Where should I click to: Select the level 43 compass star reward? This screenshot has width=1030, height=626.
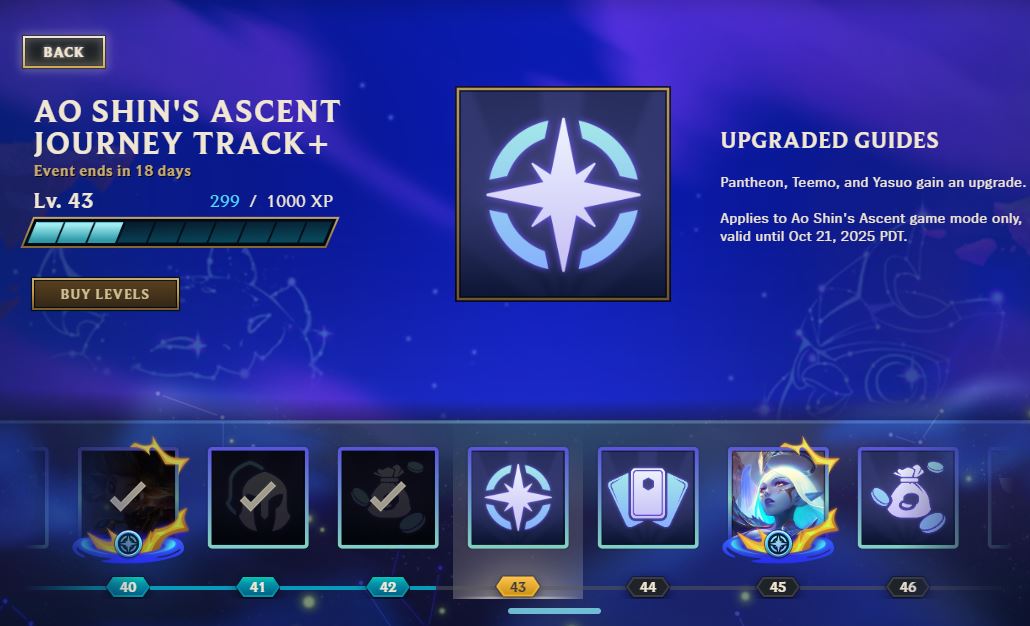pyautogui.click(x=518, y=497)
